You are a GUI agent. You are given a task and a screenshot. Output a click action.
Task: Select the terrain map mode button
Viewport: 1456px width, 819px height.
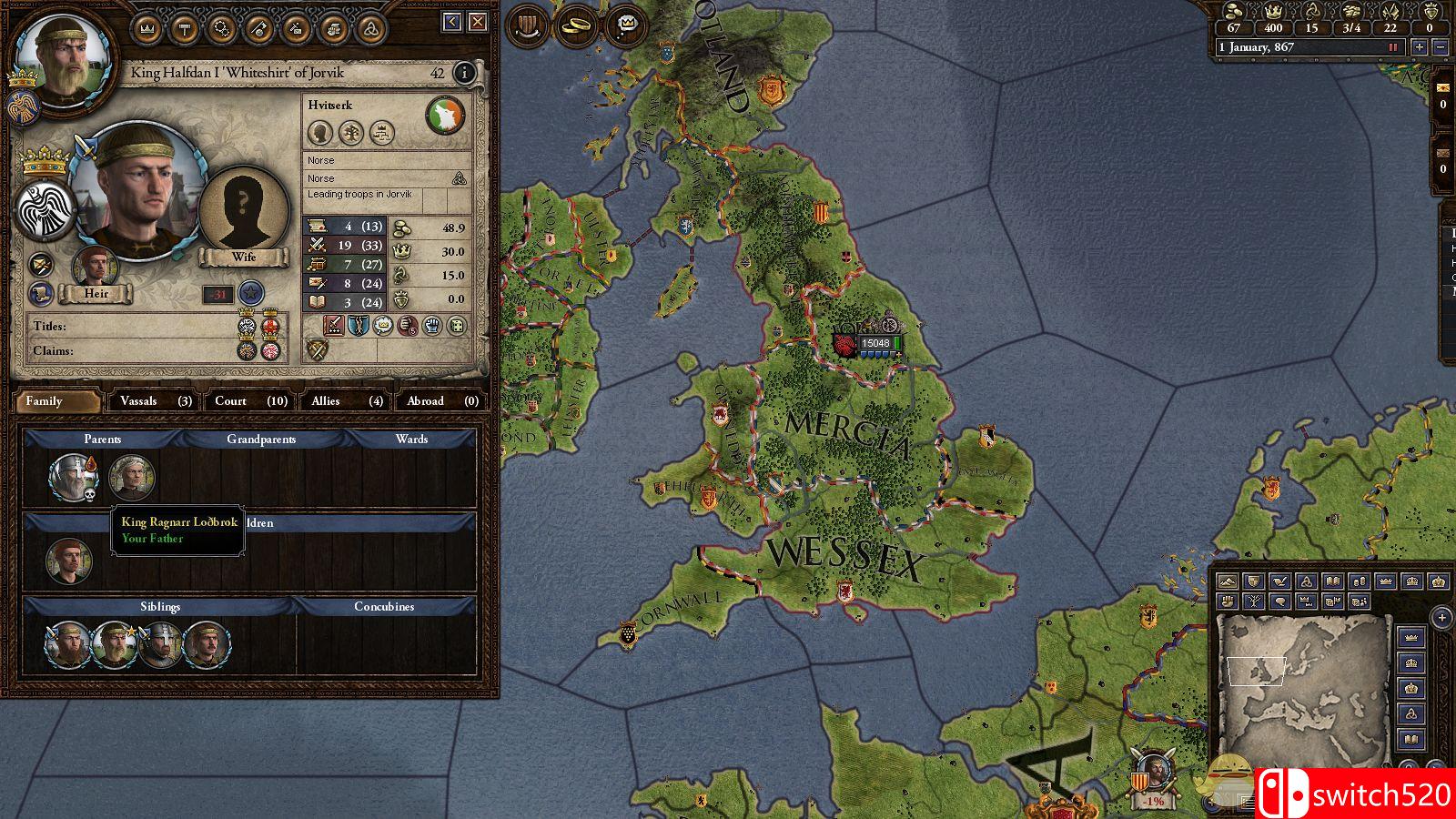(x=1228, y=581)
